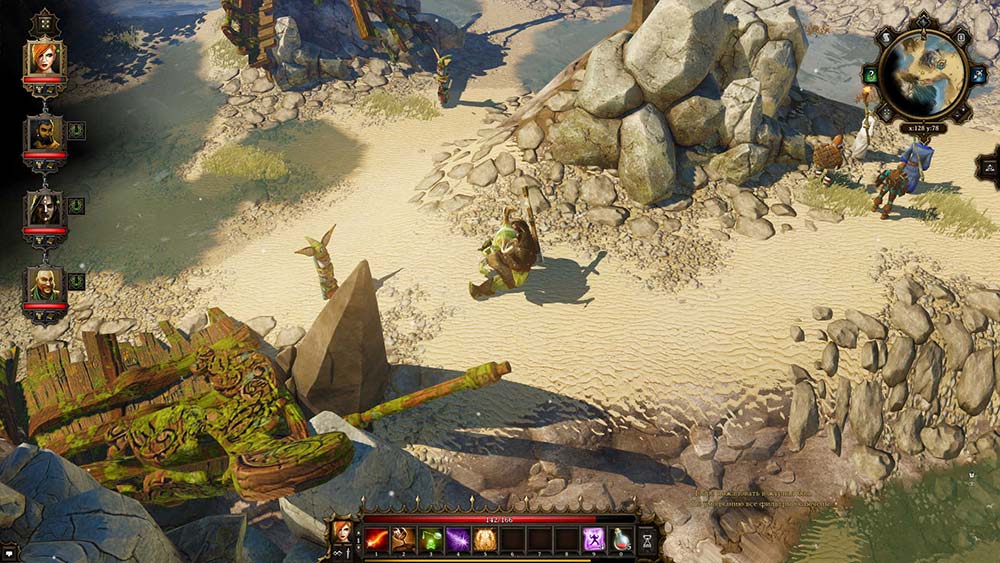The width and height of the screenshot is (1000, 563).
Task: Select the bearded dark-haired man portrait
Action: (x=45, y=134)
